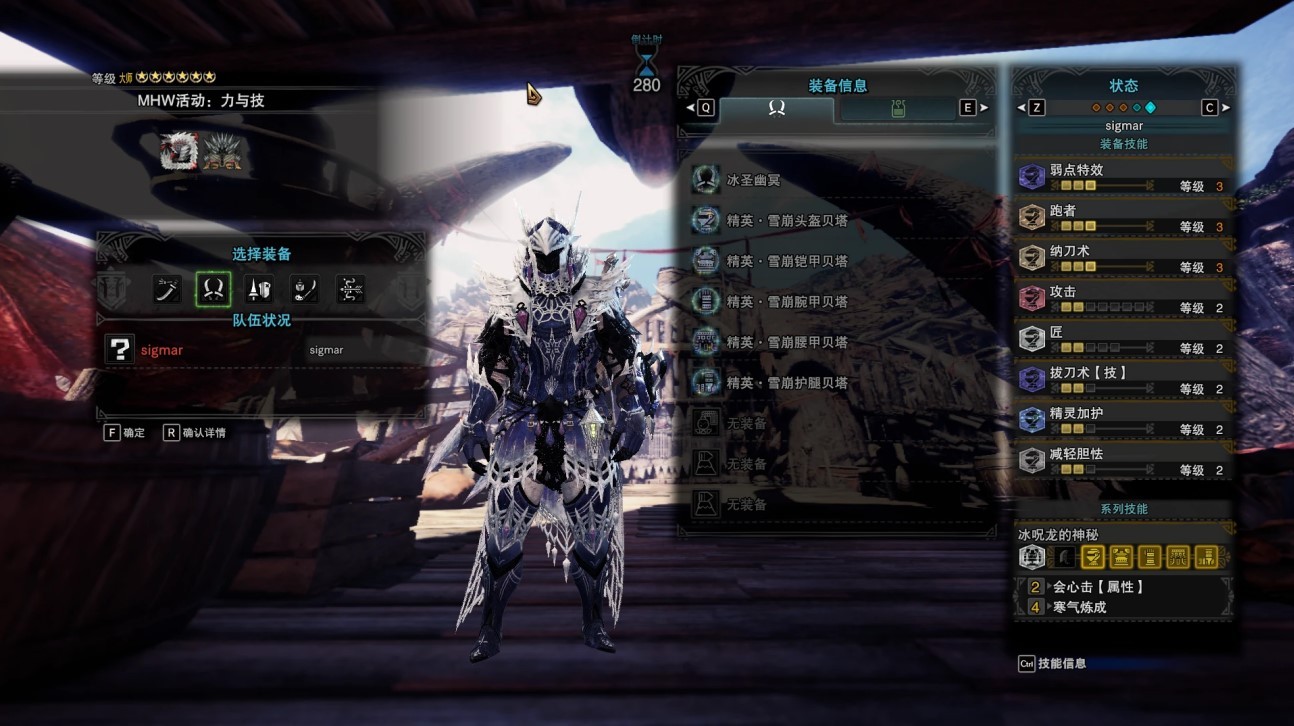
Task: Pick the lance and shield equipment option
Action: point(259,290)
